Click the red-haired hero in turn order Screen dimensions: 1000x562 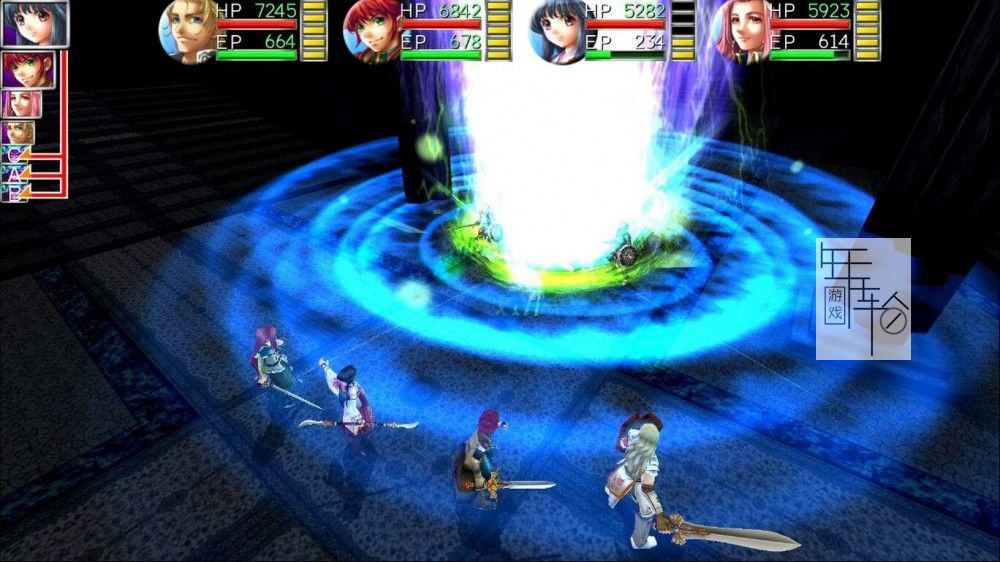[28, 70]
